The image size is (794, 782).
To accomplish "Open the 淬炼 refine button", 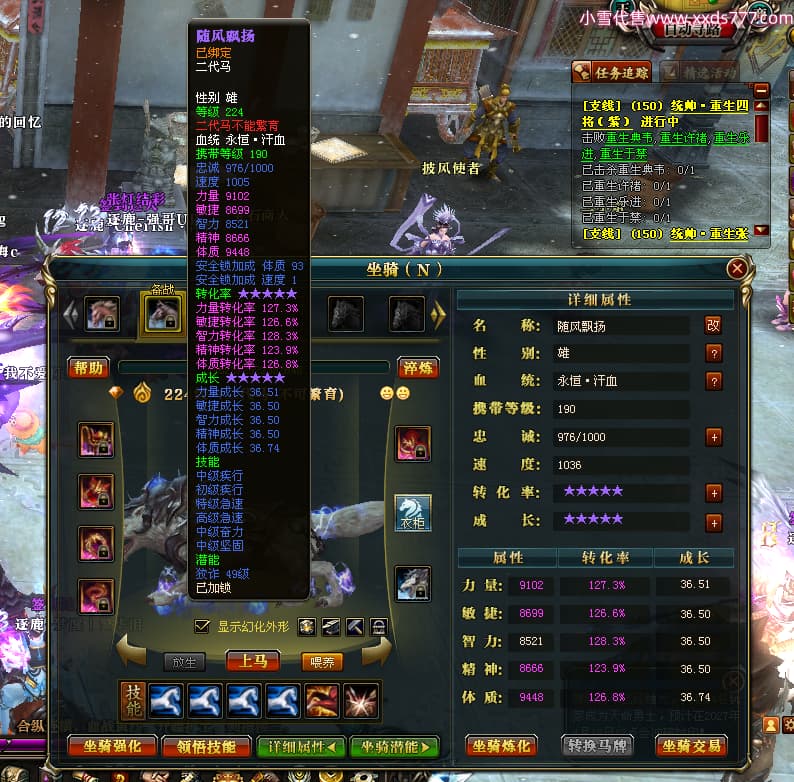I will [x=418, y=367].
